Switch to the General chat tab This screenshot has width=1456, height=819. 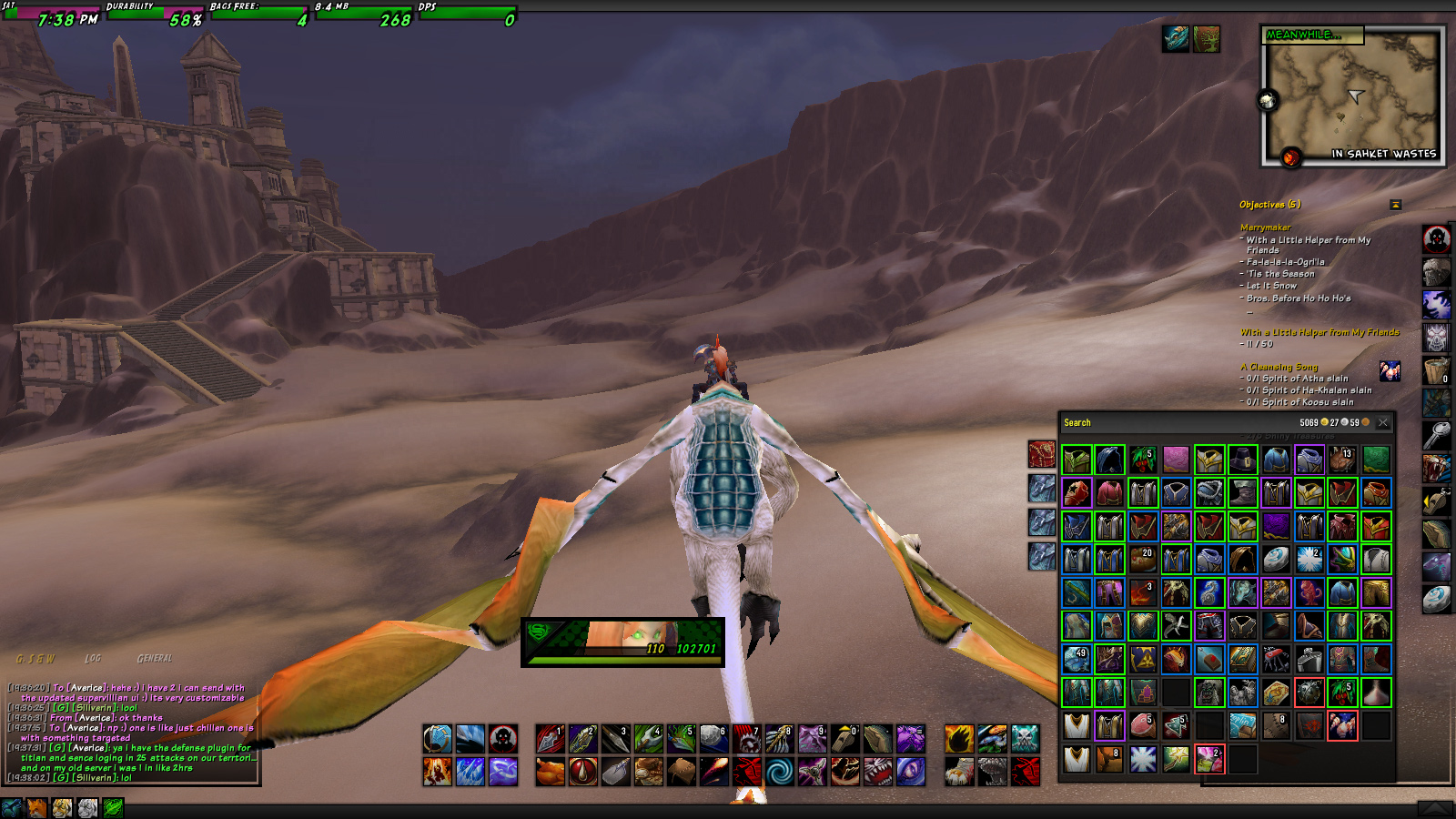pos(156,657)
